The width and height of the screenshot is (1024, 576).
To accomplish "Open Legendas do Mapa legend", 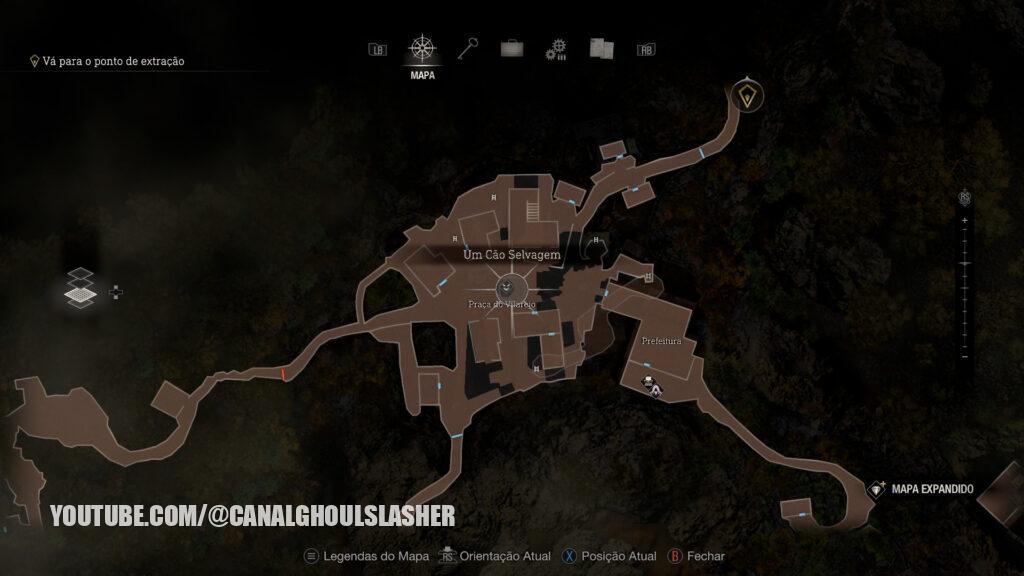I will tap(366, 556).
